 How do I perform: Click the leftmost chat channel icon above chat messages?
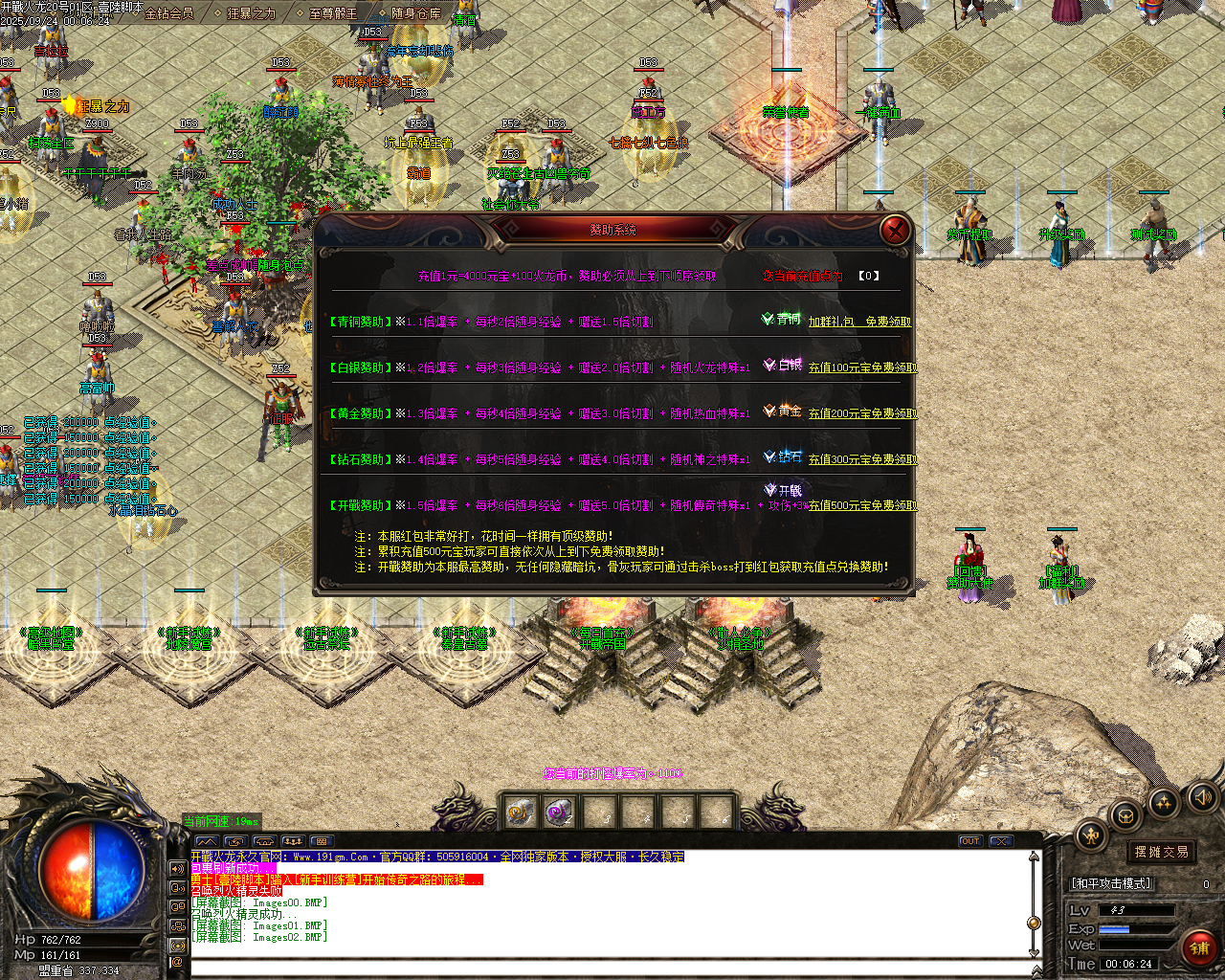[x=208, y=842]
